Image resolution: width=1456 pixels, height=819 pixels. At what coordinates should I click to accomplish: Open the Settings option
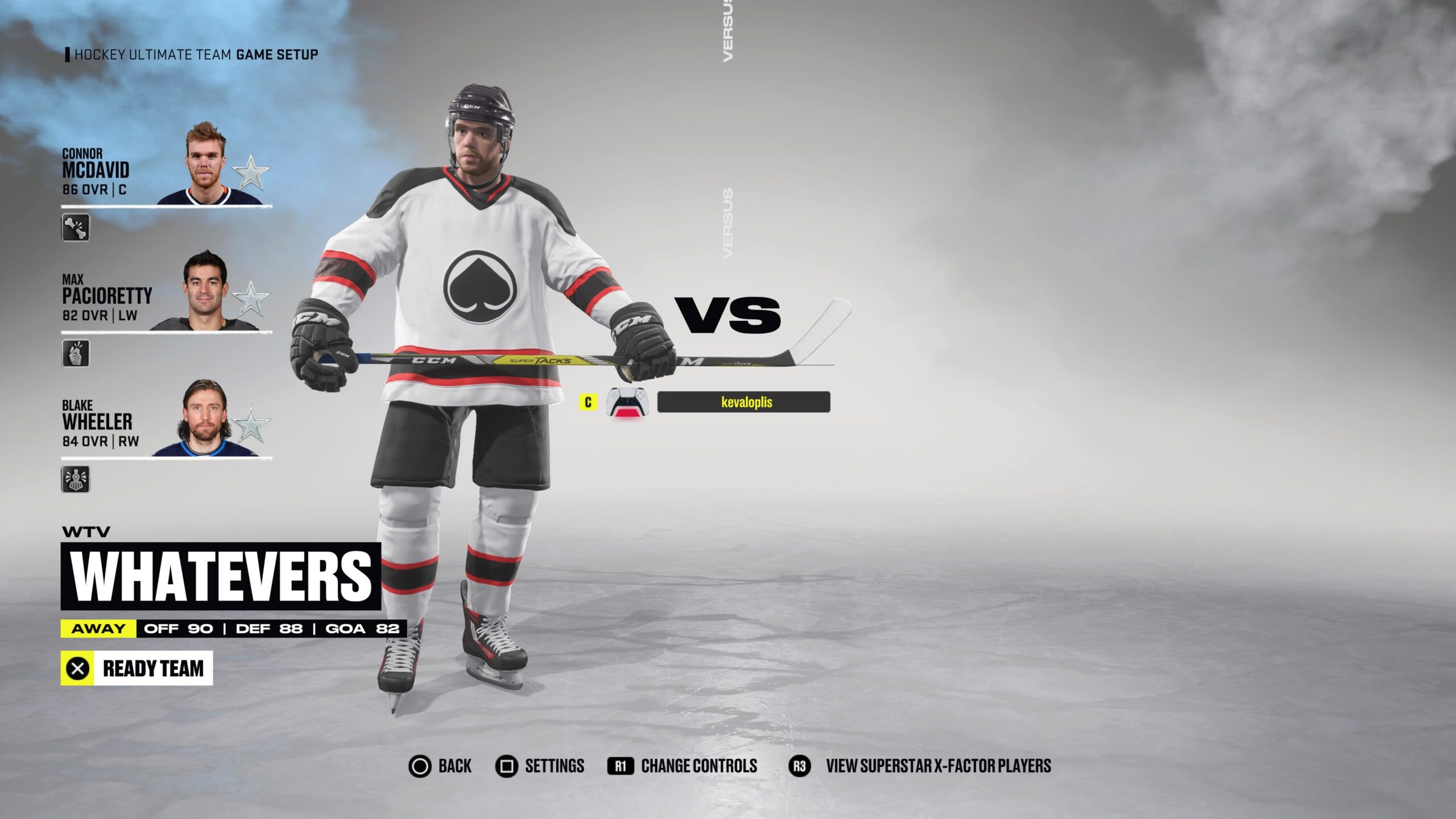[x=540, y=766]
